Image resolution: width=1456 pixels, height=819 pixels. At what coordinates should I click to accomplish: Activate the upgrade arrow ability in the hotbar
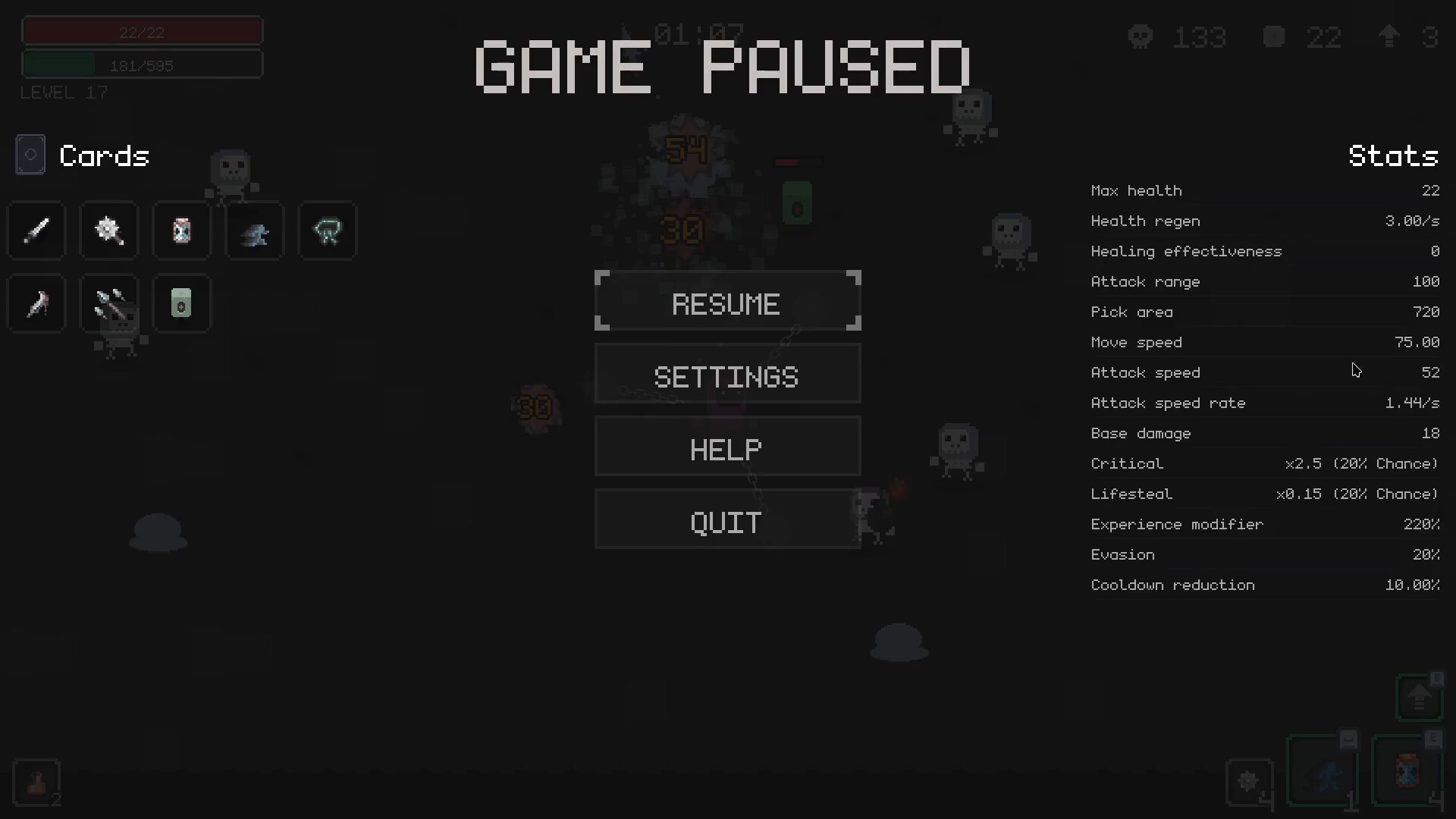[1420, 698]
